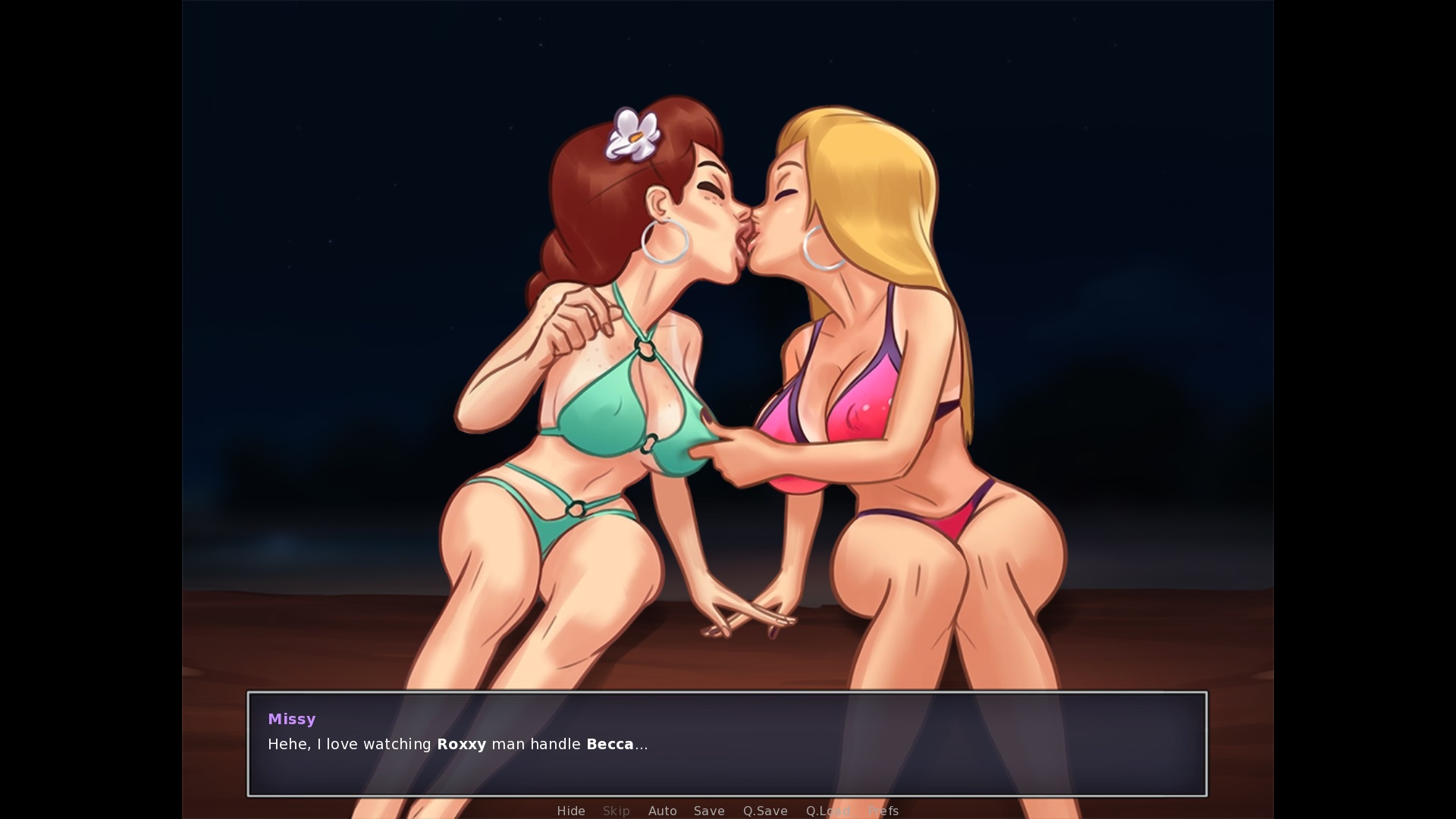1456x819 pixels.
Task: Quick save with Q.Save
Action: pyautogui.click(x=765, y=811)
